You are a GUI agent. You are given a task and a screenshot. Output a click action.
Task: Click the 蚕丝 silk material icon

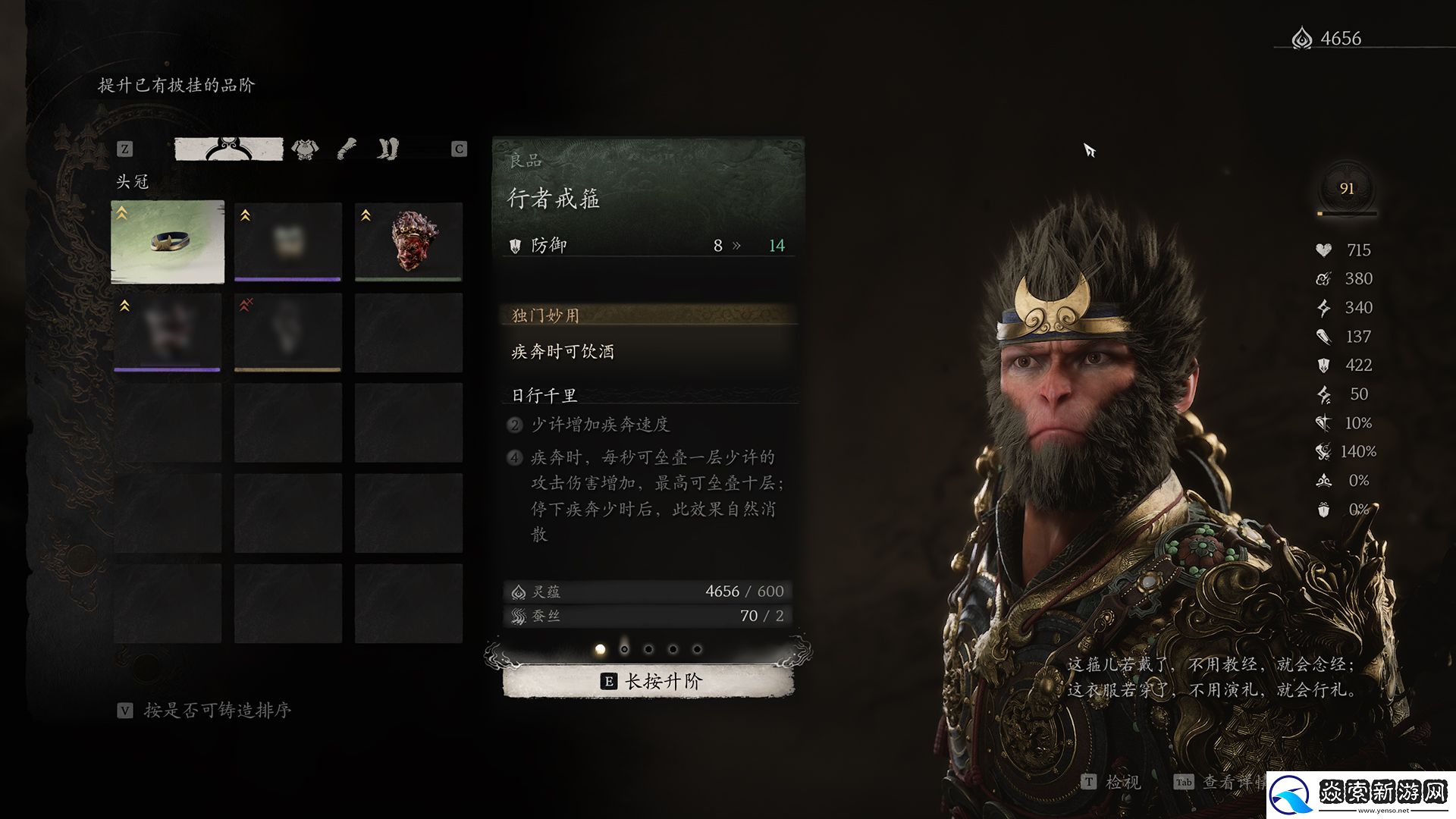(519, 616)
